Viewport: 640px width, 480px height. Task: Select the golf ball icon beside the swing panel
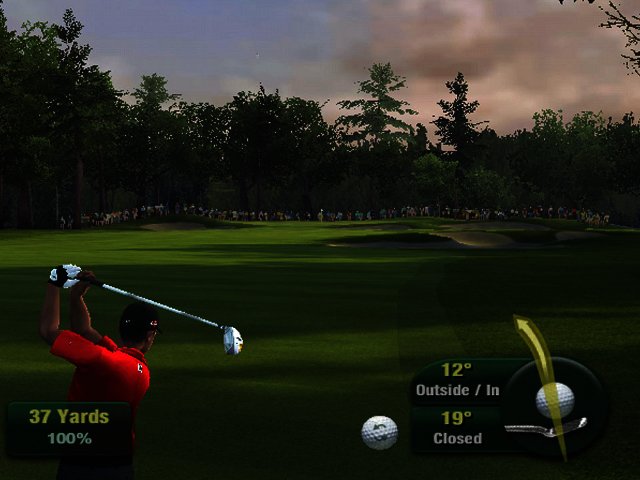coord(379,432)
